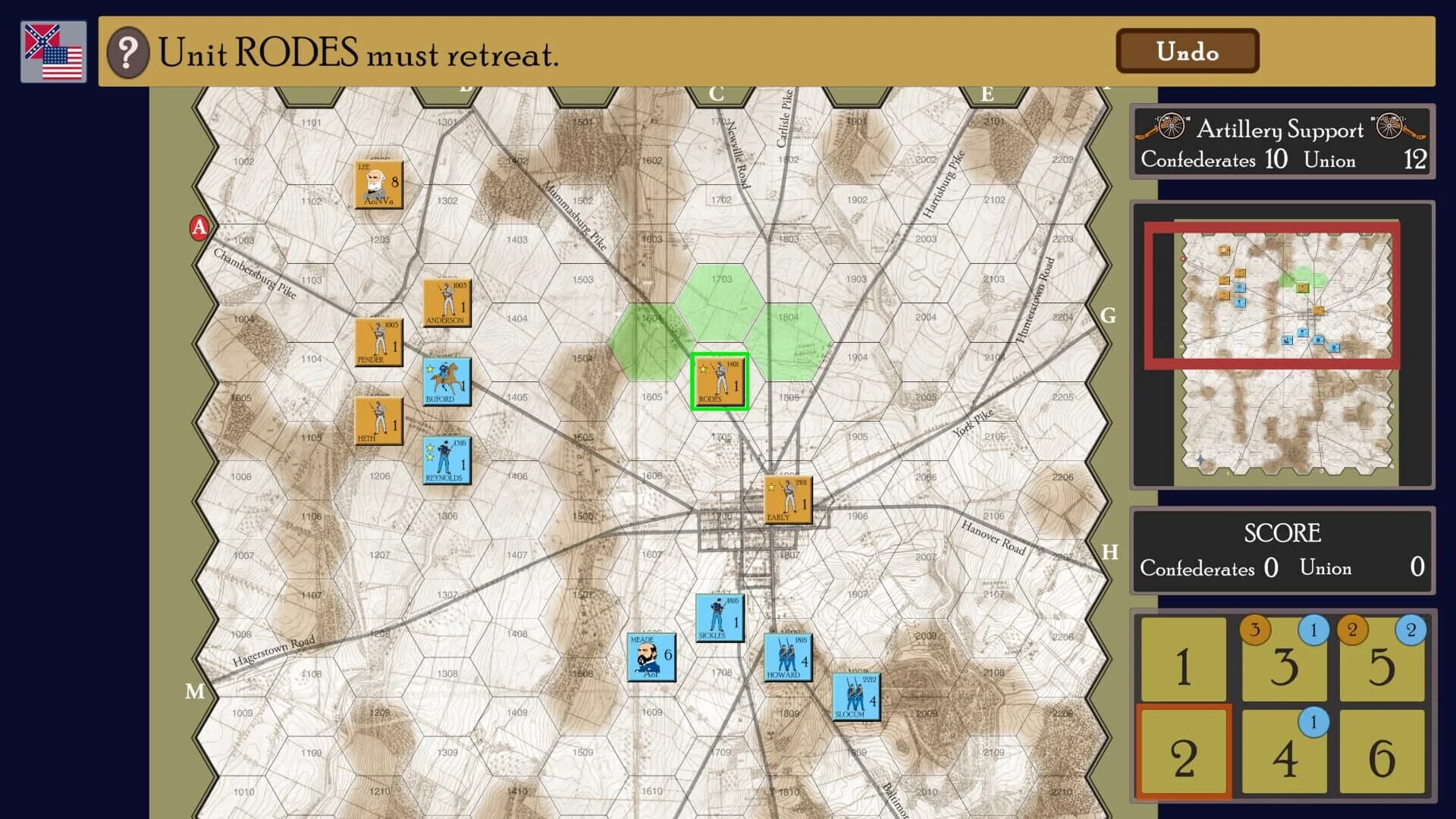Open the question mark help hint

(129, 52)
